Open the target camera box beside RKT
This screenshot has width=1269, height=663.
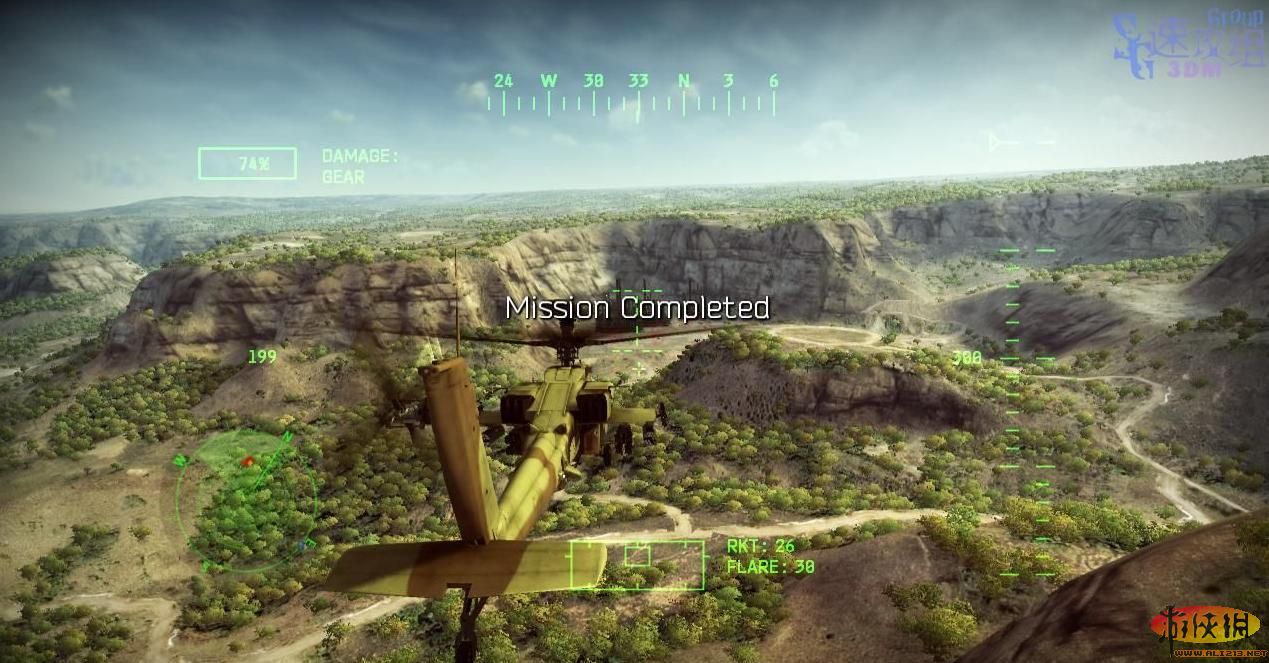pos(637,565)
